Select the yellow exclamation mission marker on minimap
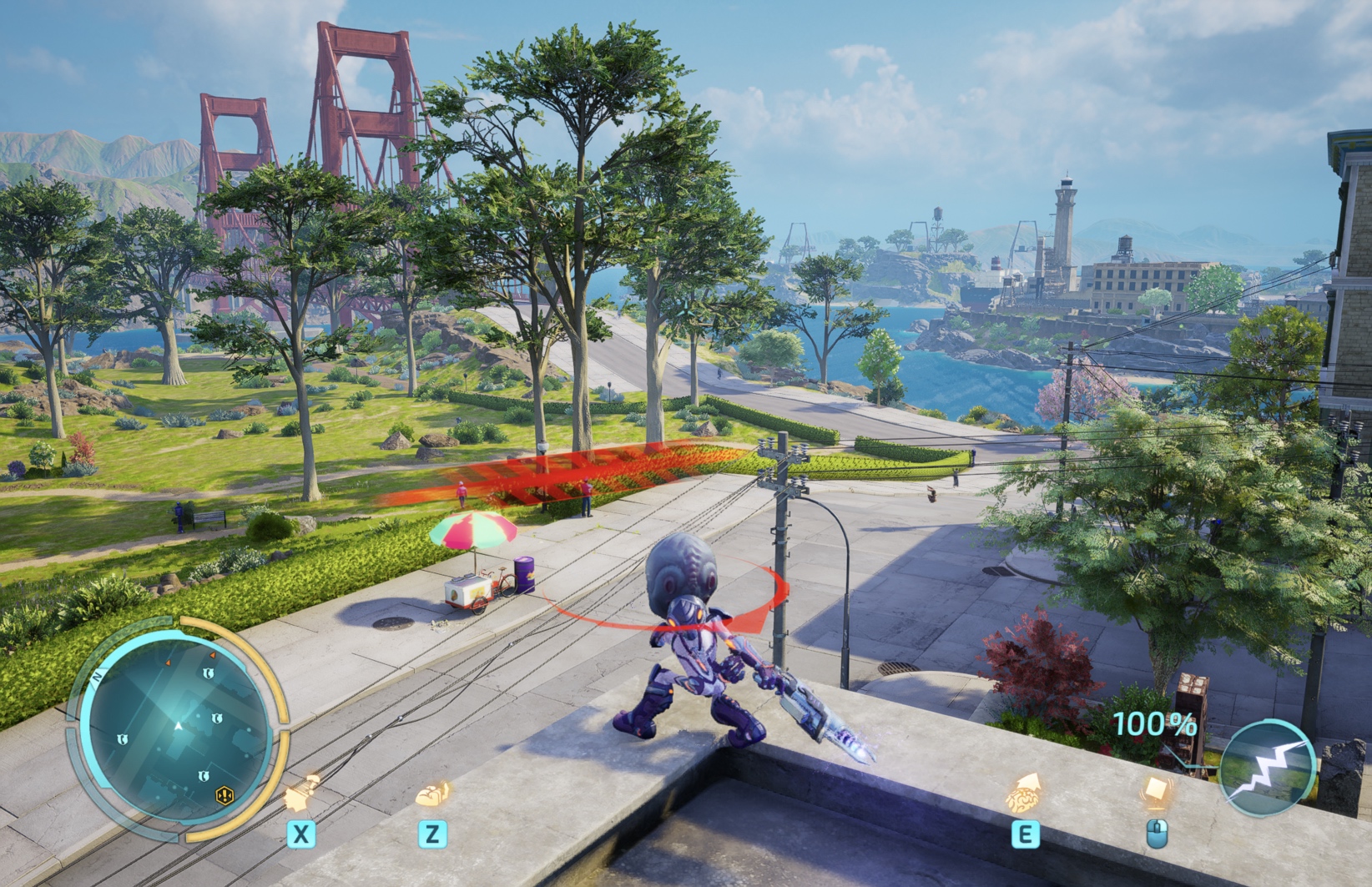This screenshot has width=1372, height=887. [224, 795]
